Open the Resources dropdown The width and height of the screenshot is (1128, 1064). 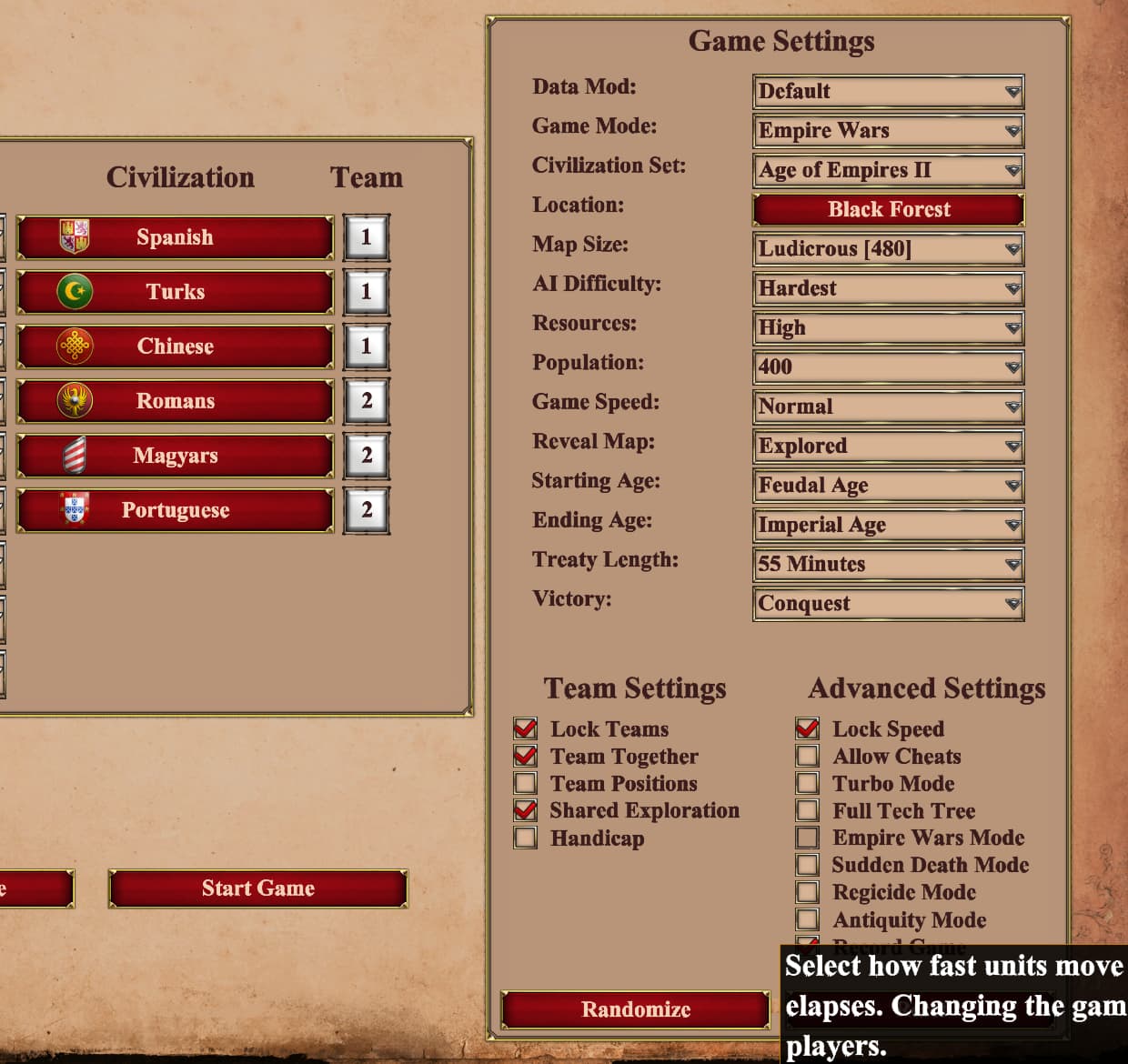888,327
